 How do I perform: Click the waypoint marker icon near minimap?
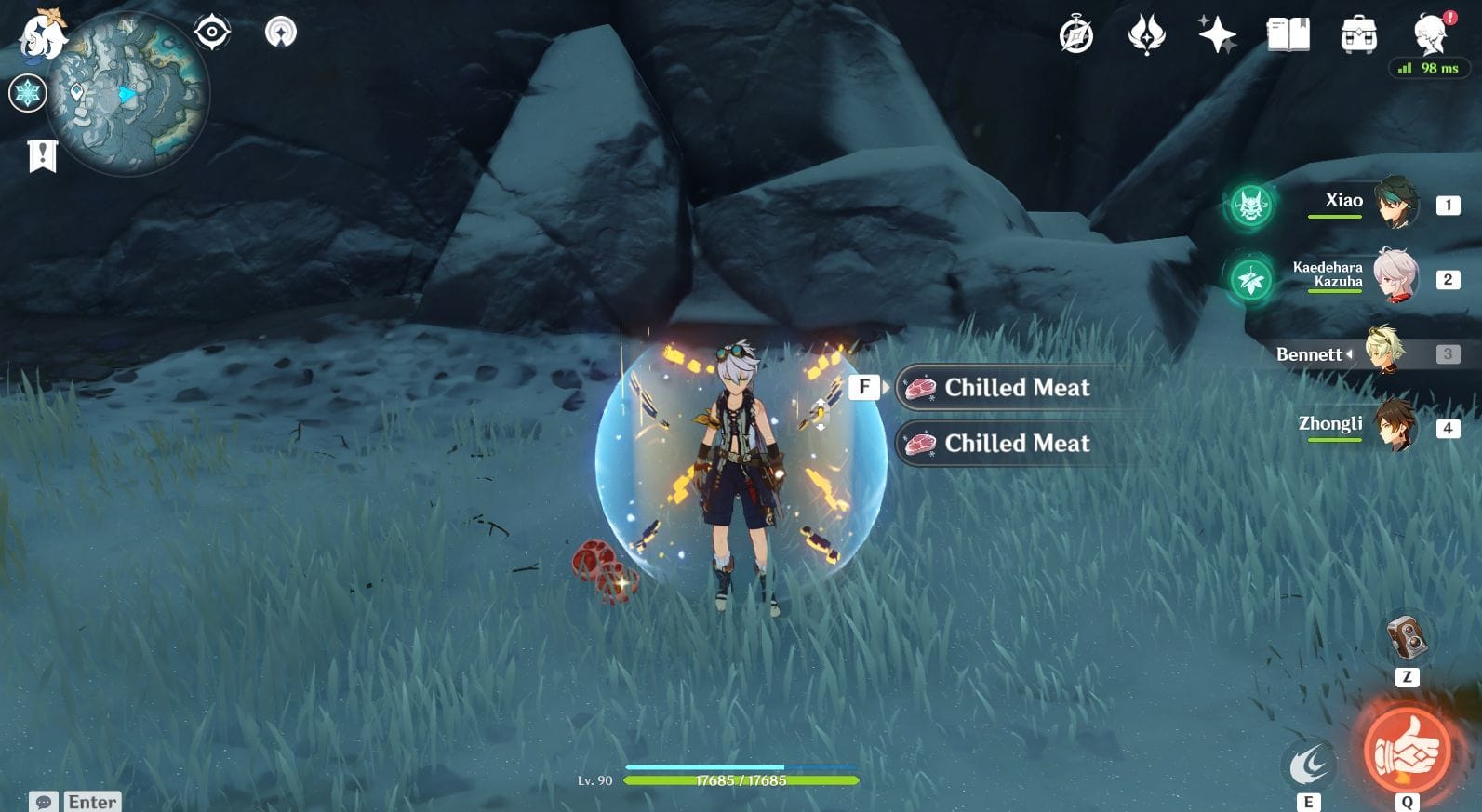coord(281,33)
